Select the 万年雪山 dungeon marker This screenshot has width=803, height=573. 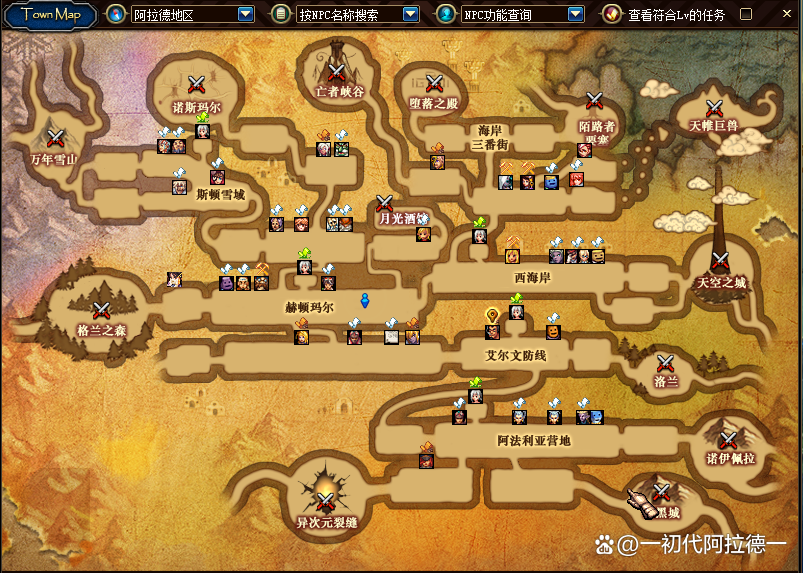(55, 137)
